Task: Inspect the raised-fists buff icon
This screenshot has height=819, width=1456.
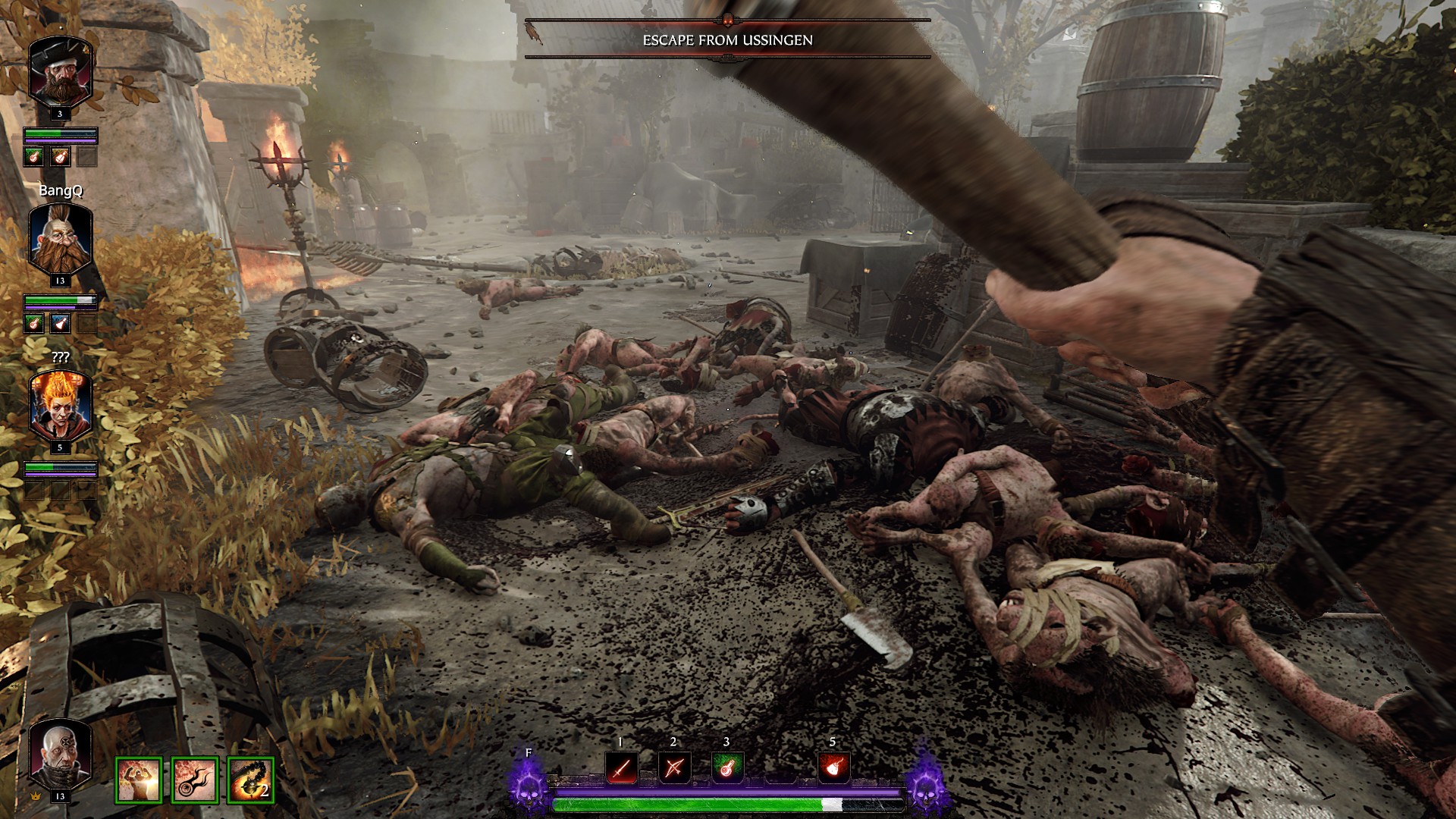Action: pos(139,780)
